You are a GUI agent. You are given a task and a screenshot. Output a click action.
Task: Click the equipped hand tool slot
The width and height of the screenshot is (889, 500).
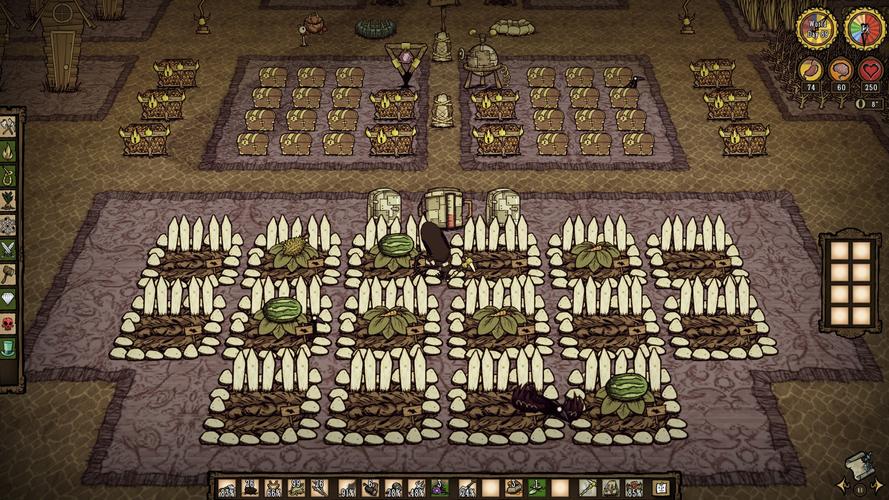click(x=586, y=487)
